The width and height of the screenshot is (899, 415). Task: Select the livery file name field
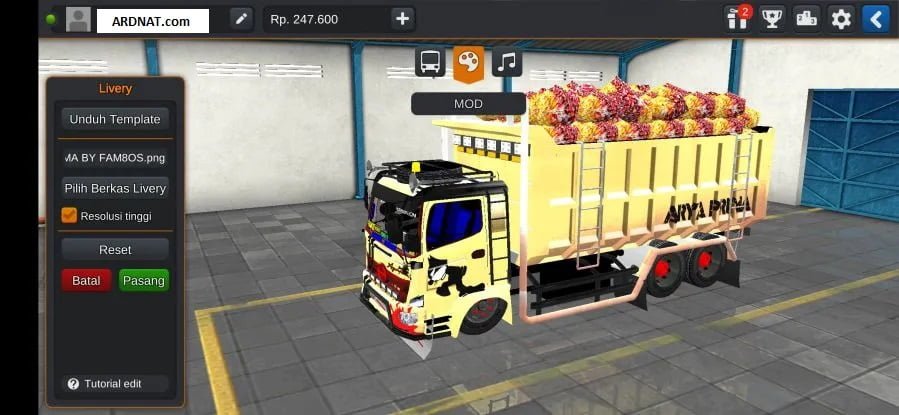coord(114,157)
